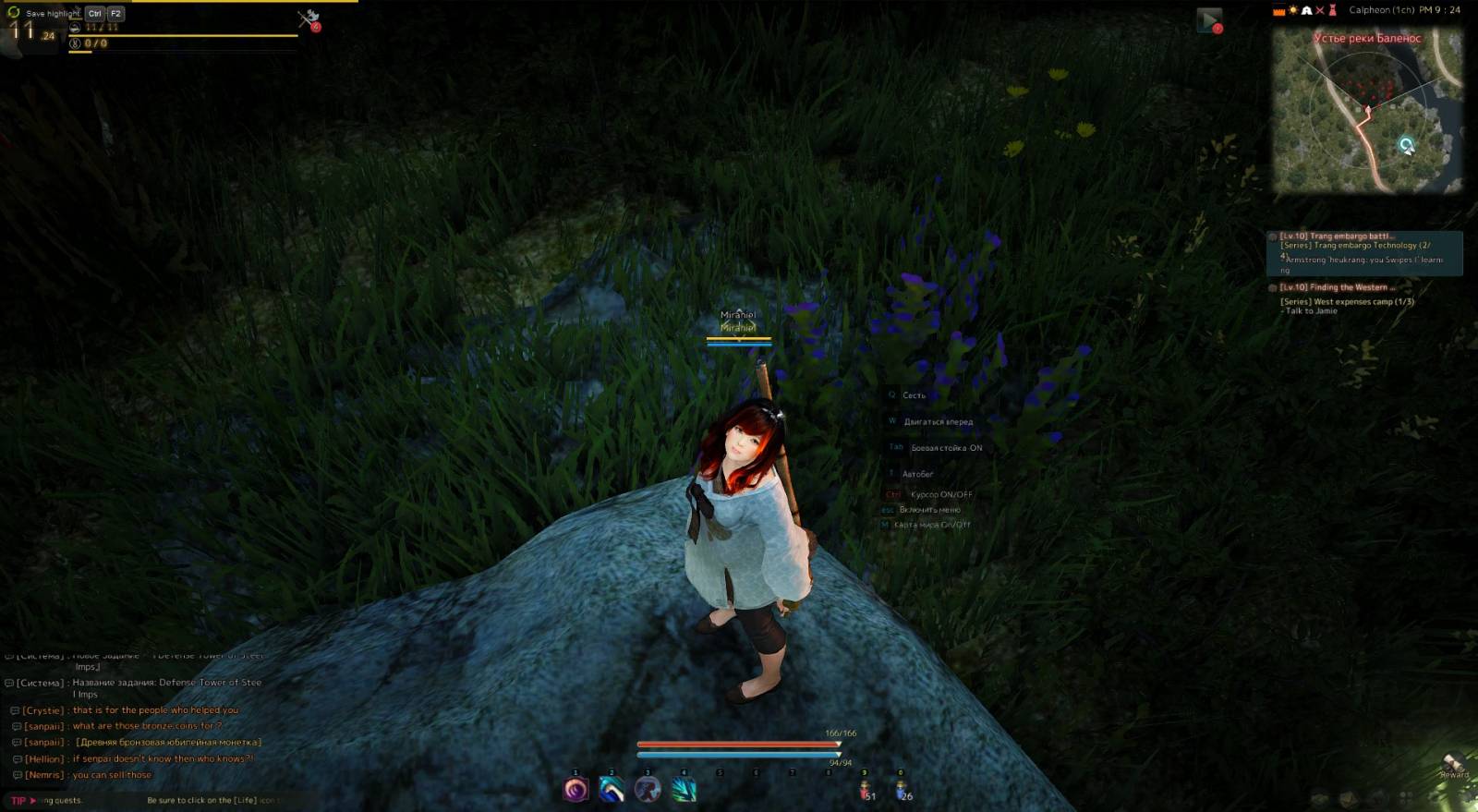The width and height of the screenshot is (1478, 812).
Task: Drink the blue mana potion
Action: click(902, 791)
